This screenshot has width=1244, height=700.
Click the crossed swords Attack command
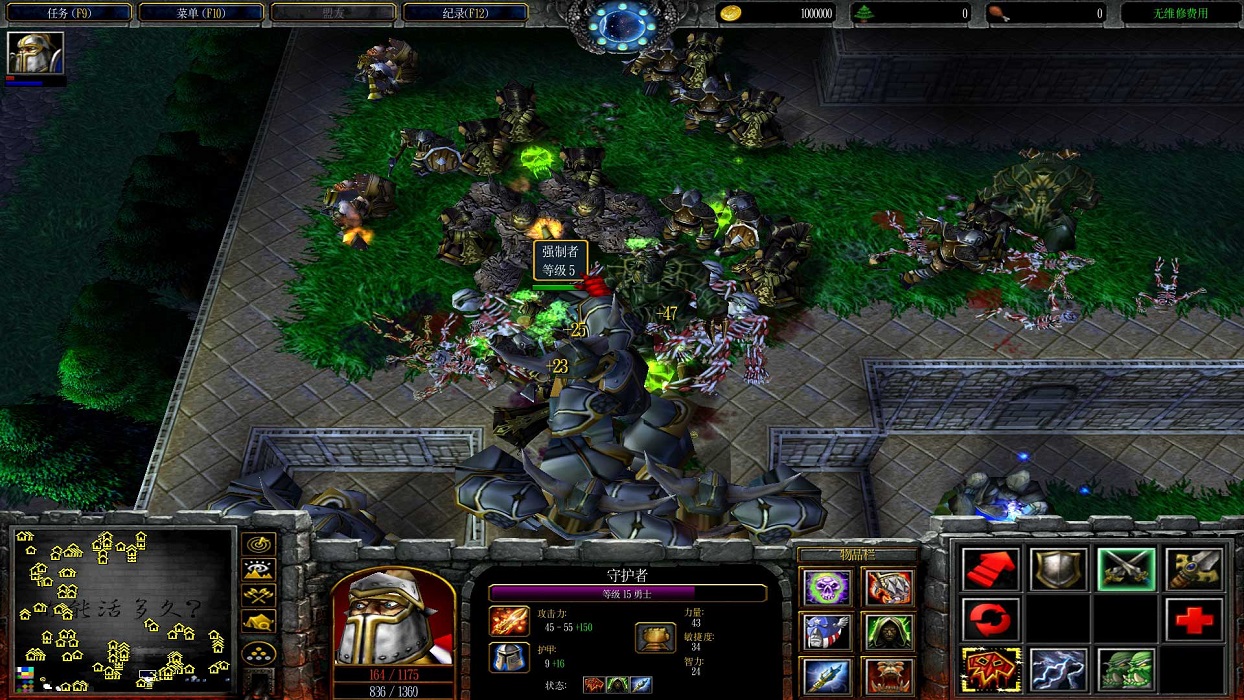1126,569
